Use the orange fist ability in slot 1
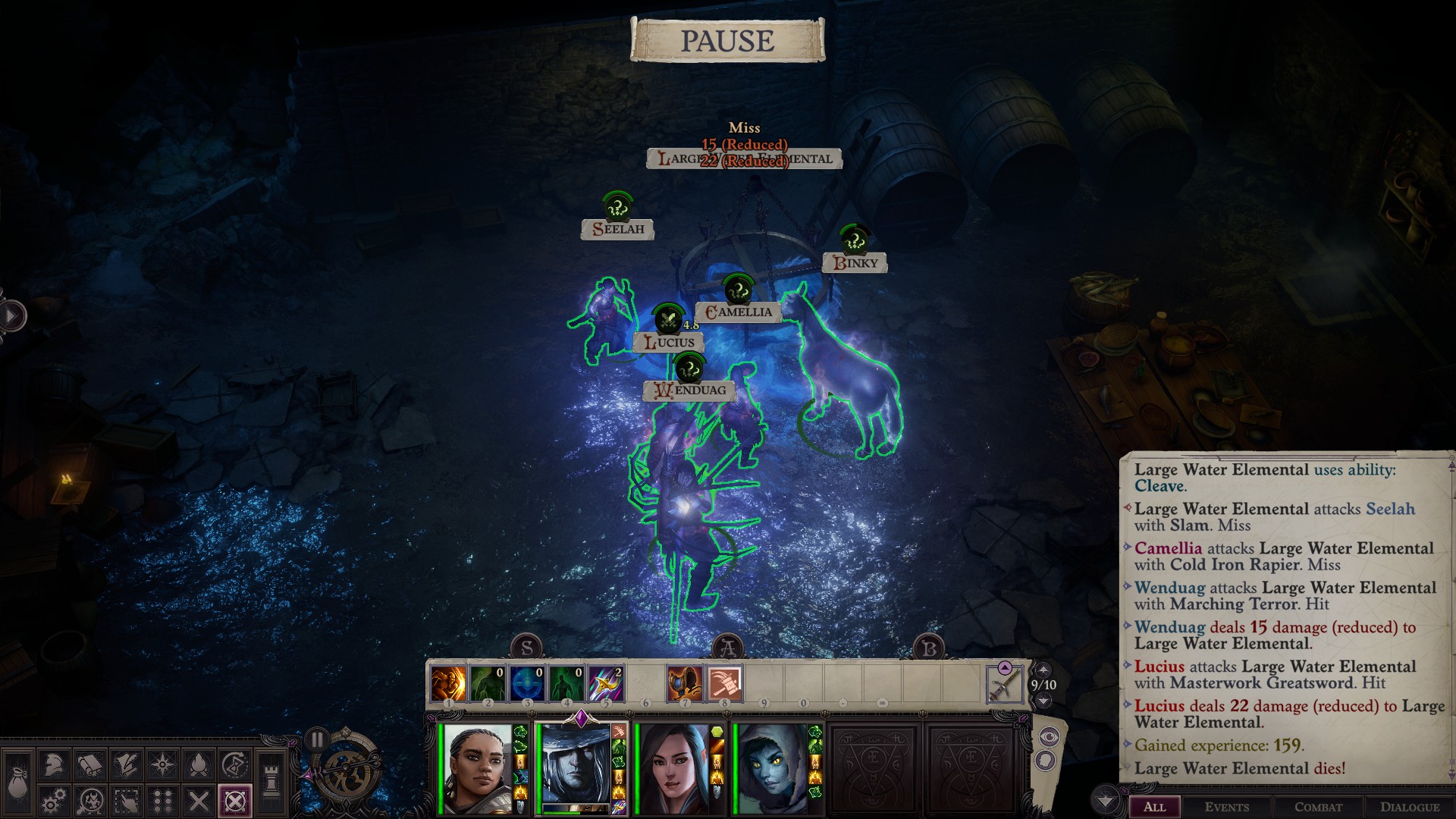 pos(448,683)
